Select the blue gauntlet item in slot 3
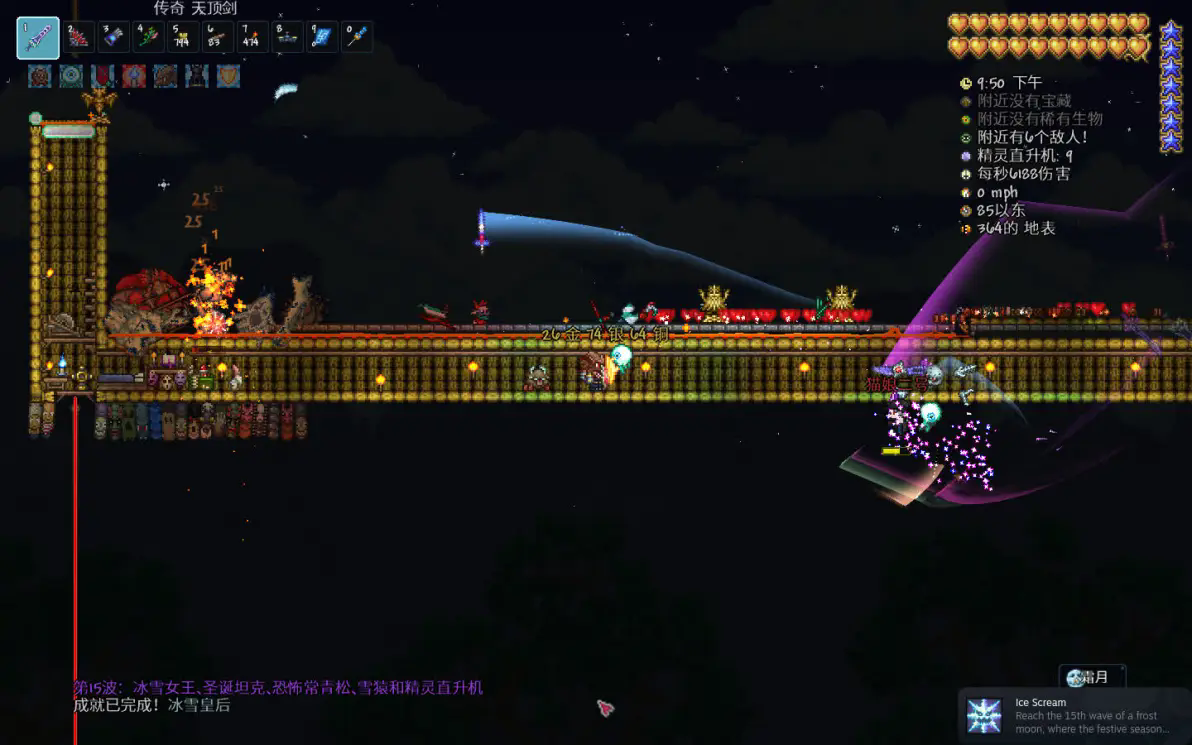The height and width of the screenshot is (745, 1192). coord(115,37)
